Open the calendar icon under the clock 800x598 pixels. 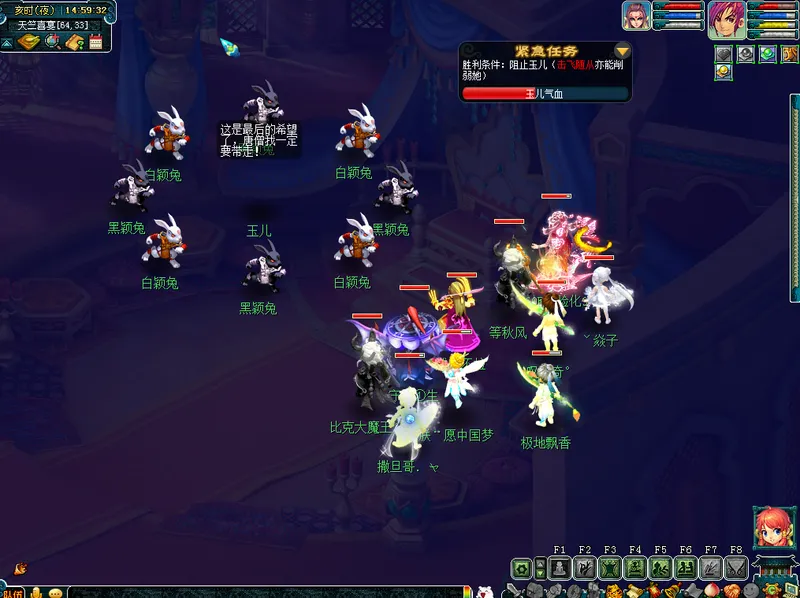point(96,42)
